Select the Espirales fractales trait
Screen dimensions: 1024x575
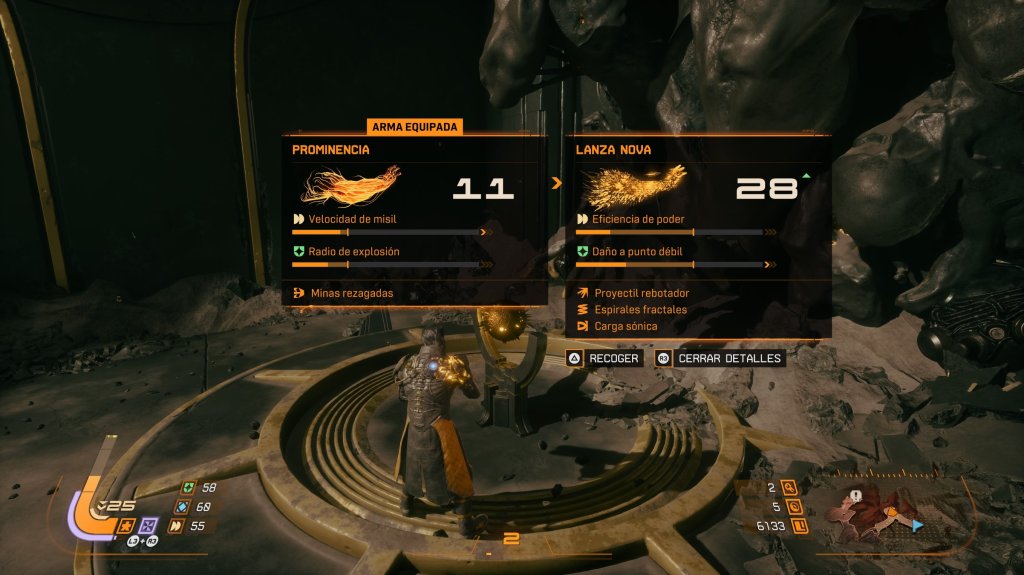click(640, 310)
